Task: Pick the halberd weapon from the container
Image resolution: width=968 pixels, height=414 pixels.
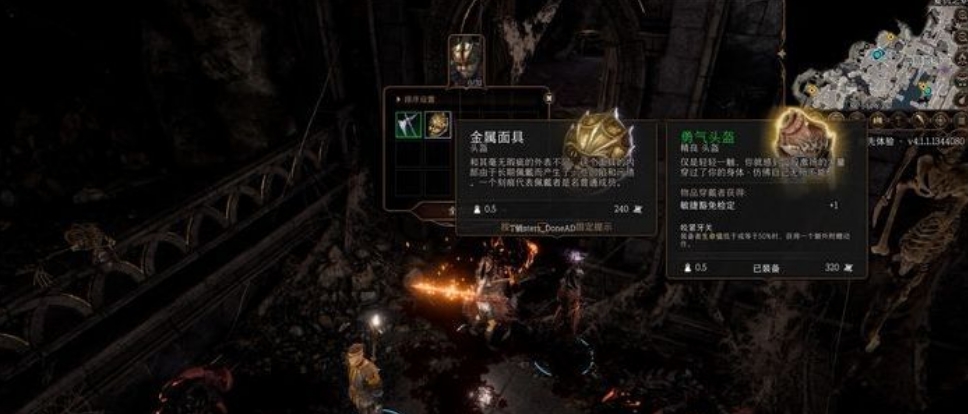Action: click(x=410, y=124)
